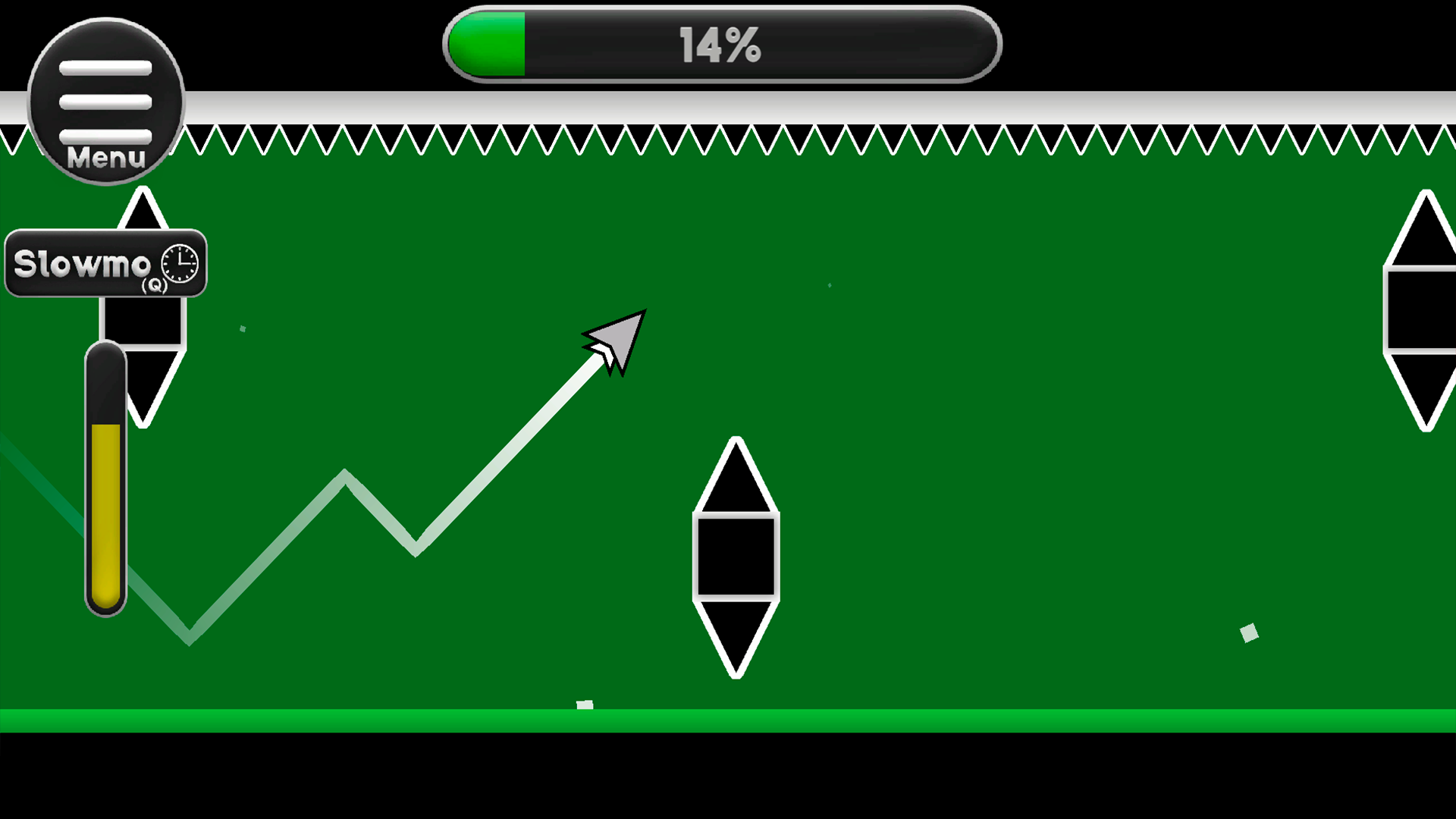Open the level progress display reading 14%

click(x=720, y=43)
